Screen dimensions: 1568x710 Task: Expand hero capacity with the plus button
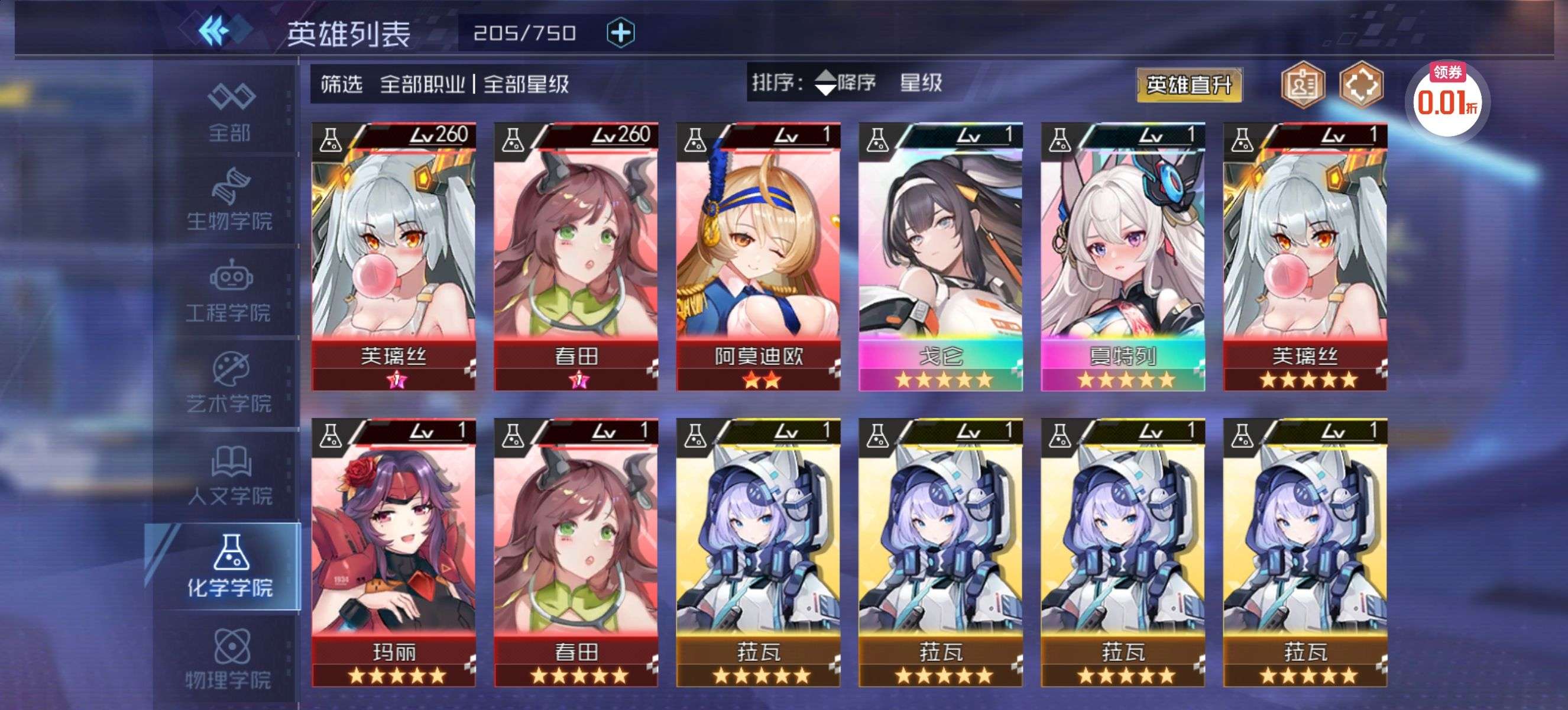[620, 33]
